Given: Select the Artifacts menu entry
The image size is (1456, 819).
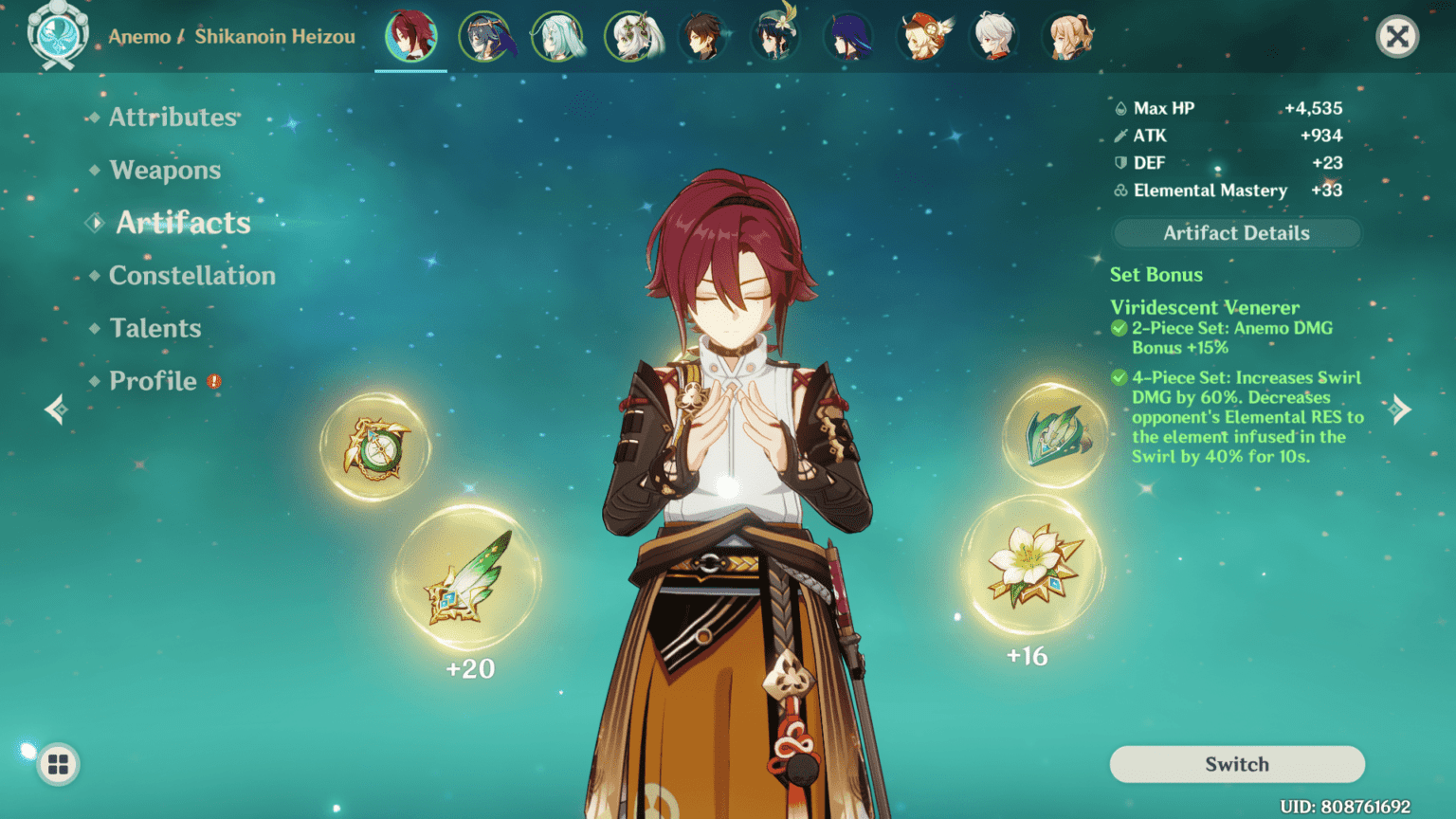Looking at the screenshot, I should pyautogui.click(x=183, y=223).
